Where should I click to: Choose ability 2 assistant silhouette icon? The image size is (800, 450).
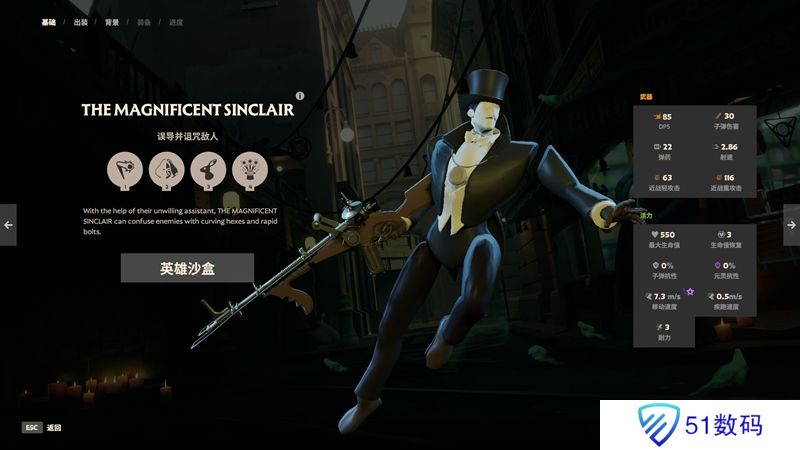click(166, 171)
